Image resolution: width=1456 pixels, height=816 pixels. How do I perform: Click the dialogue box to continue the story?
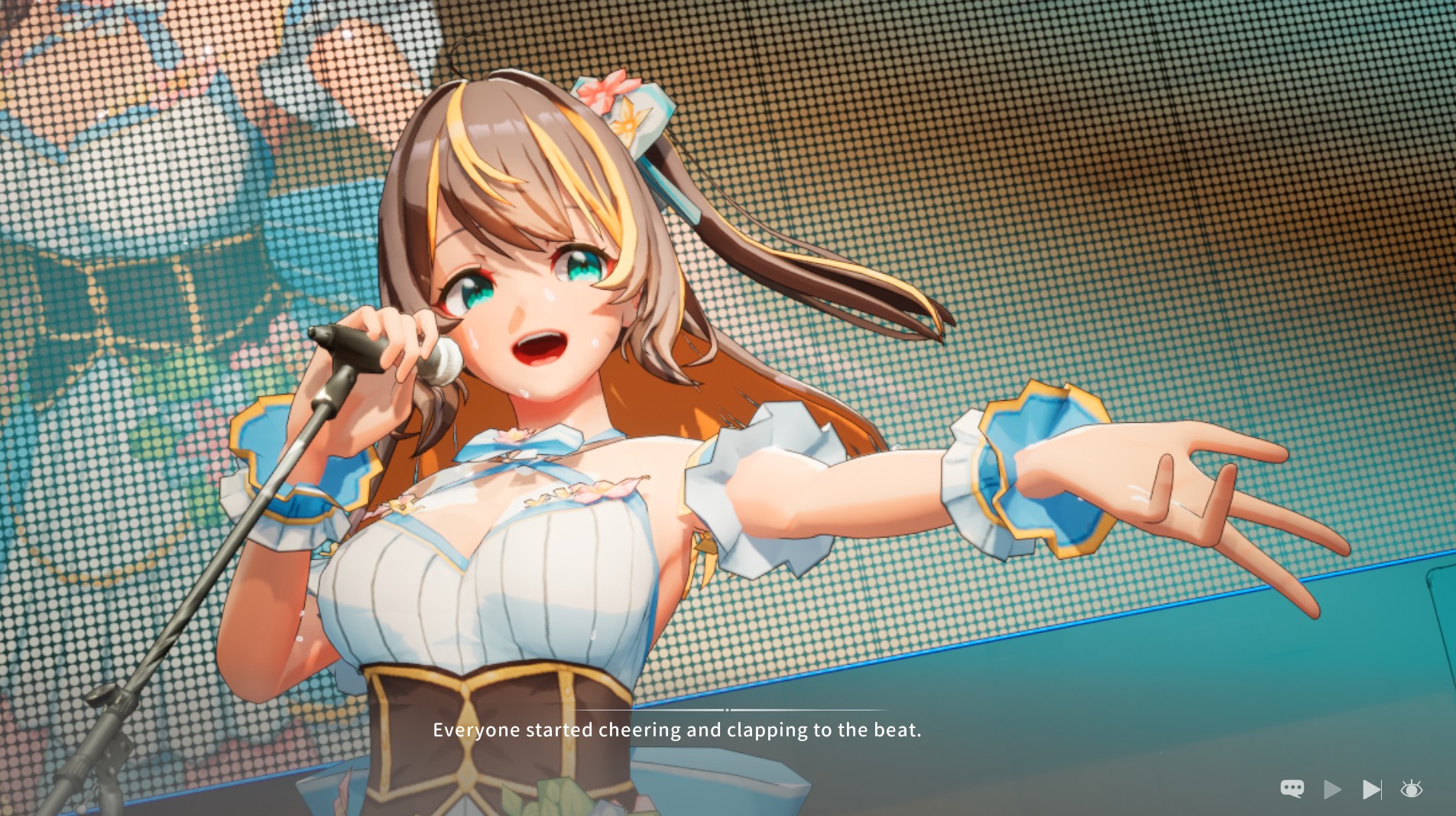pos(678,730)
